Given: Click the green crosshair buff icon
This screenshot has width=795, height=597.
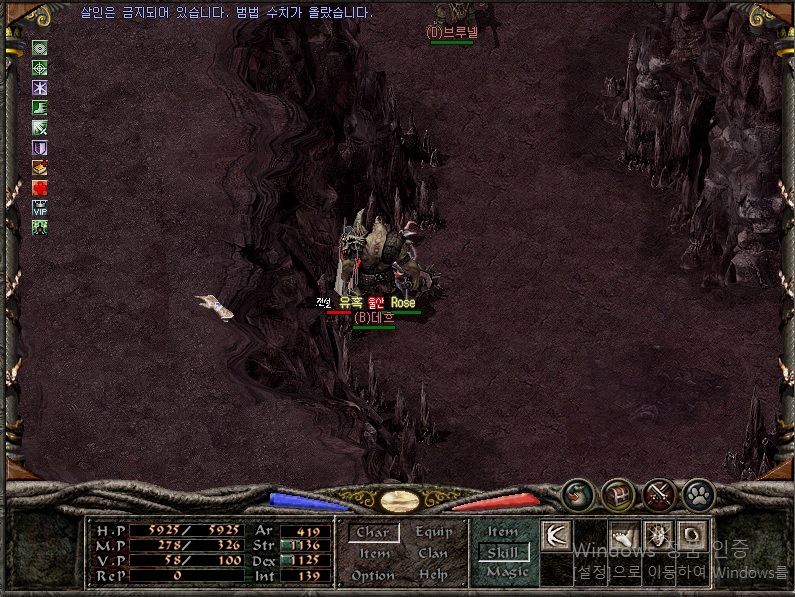Looking at the screenshot, I should coord(40,67).
